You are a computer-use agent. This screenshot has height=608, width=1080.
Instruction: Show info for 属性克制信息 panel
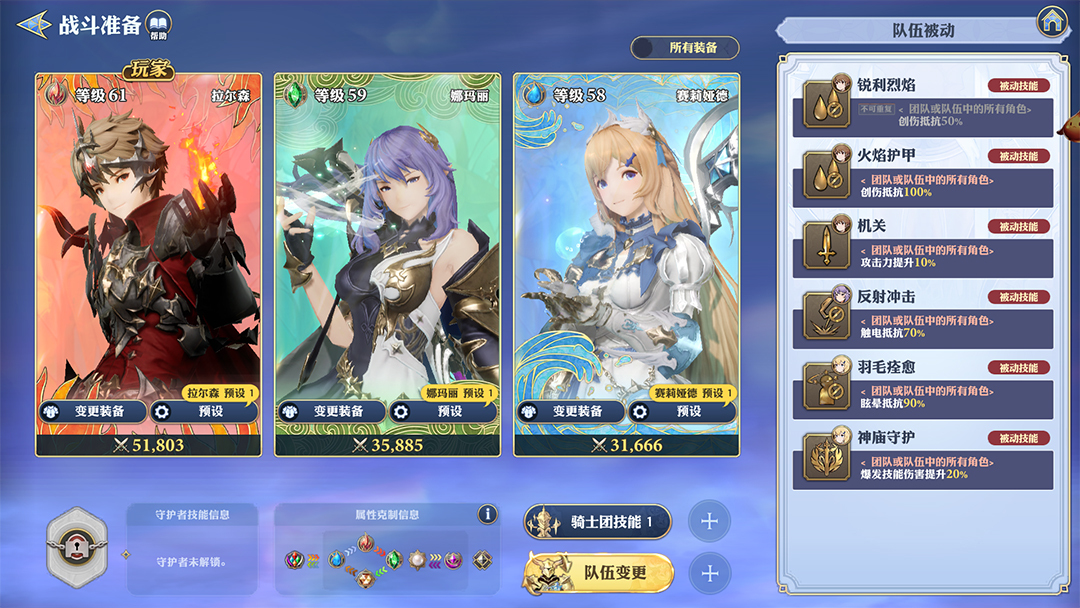tap(487, 514)
